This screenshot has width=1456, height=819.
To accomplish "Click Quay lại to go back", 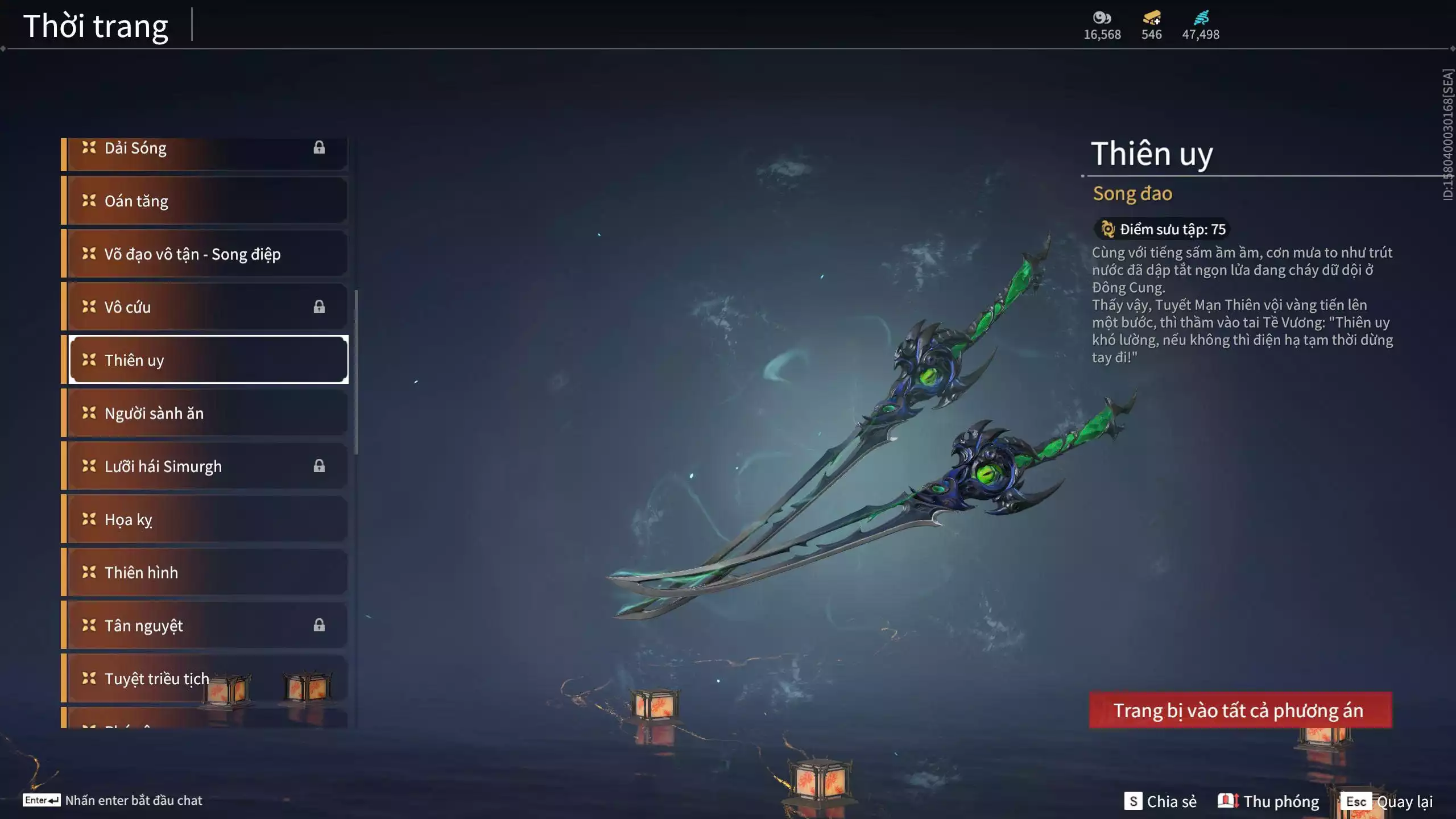I will click(x=1405, y=801).
